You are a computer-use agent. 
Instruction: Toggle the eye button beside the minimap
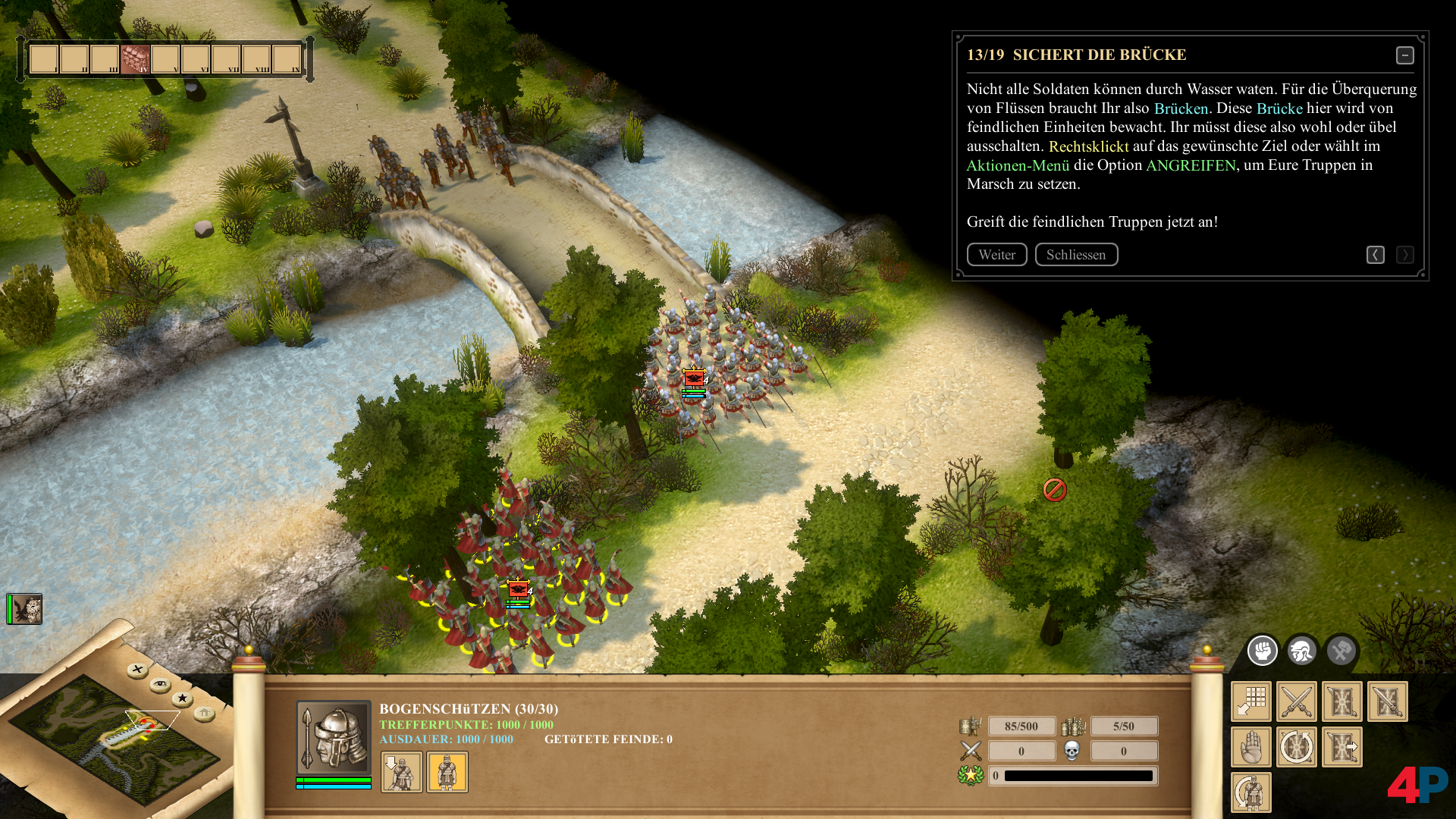pyautogui.click(x=160, y=685)
